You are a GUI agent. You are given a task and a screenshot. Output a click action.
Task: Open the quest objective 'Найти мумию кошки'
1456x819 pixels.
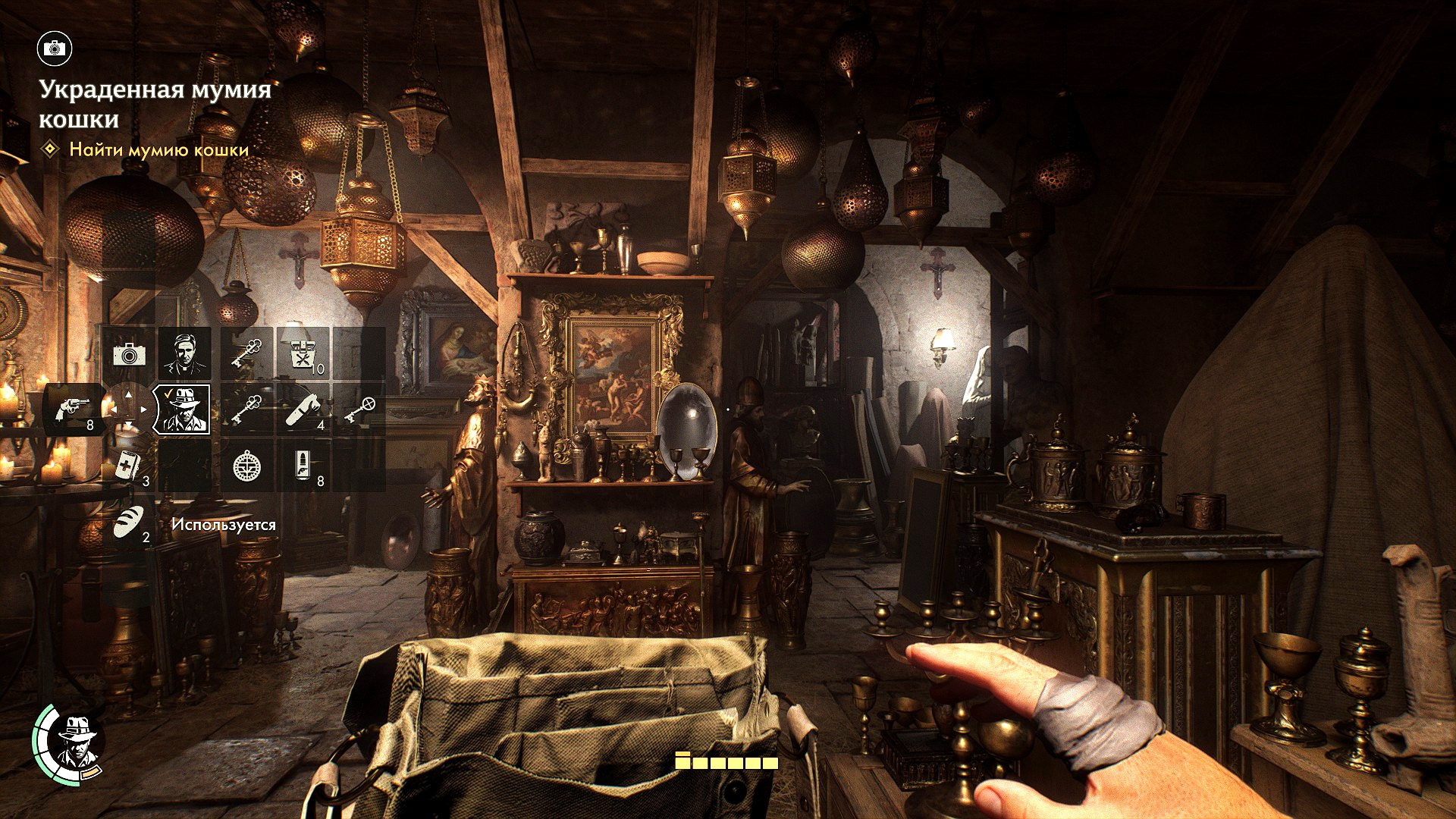(158, 149)
